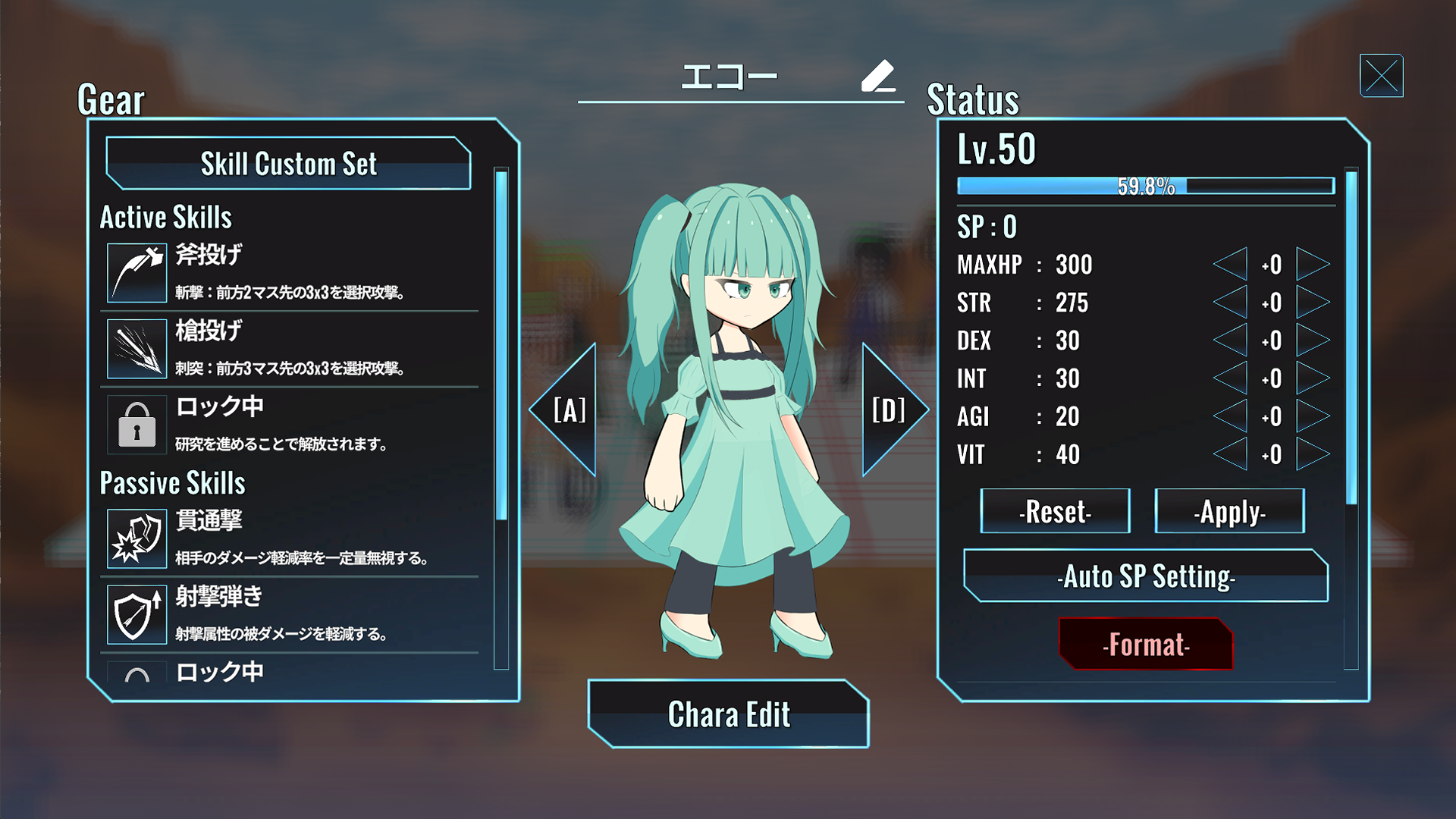
Task: Increase DEX stat points
Action: pos(1312,340)
